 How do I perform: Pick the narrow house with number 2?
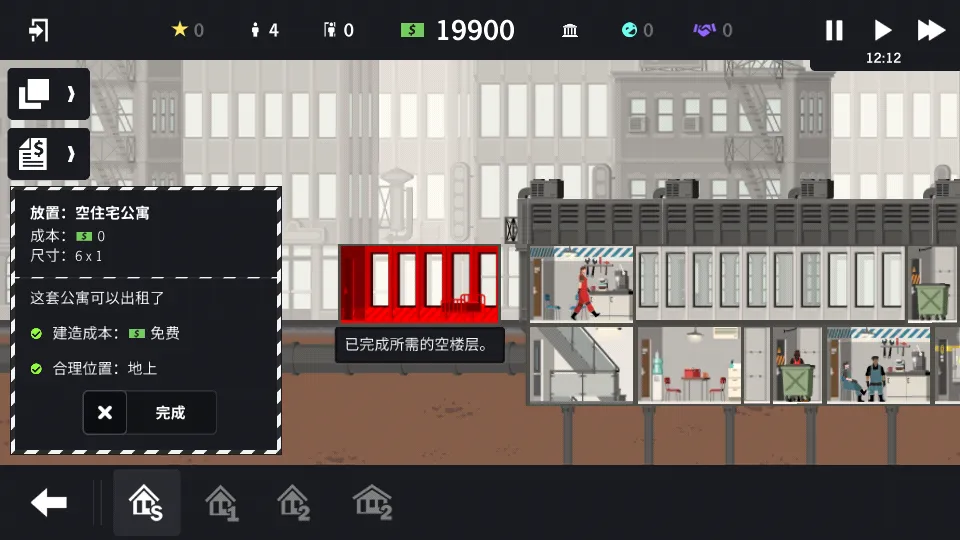(293, 502)
